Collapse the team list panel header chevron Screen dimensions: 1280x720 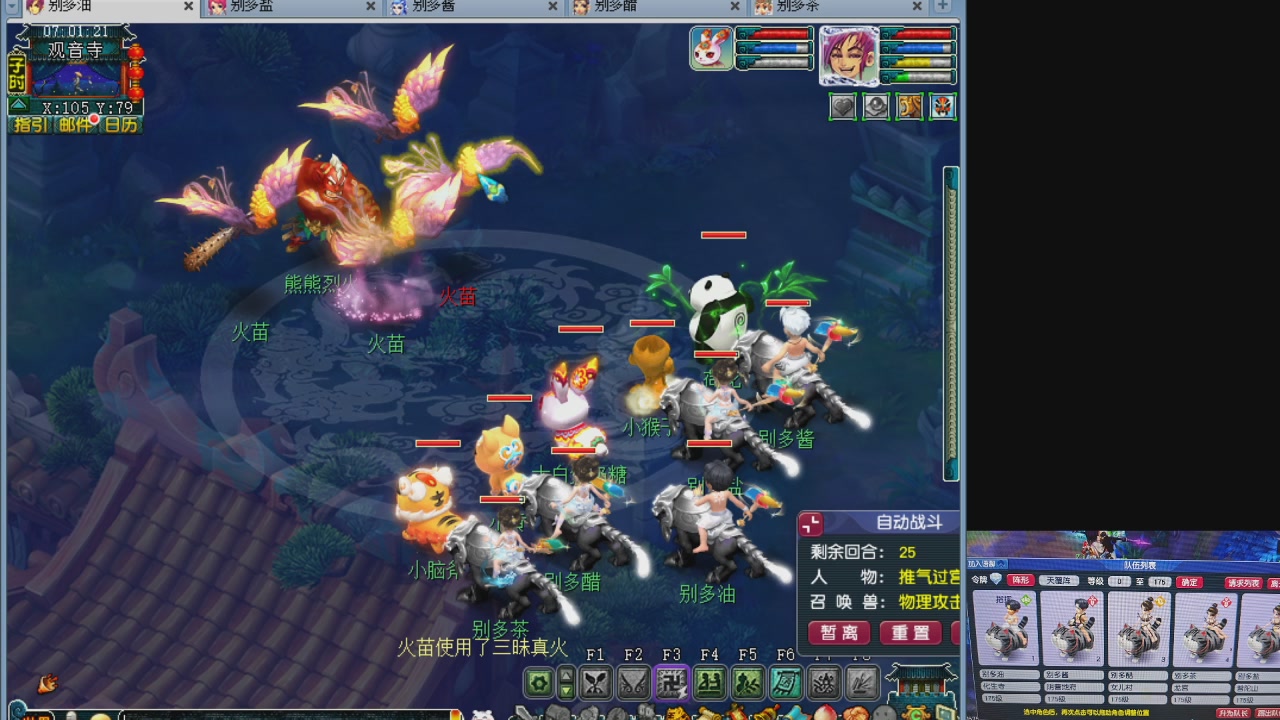click(1001, 564)
